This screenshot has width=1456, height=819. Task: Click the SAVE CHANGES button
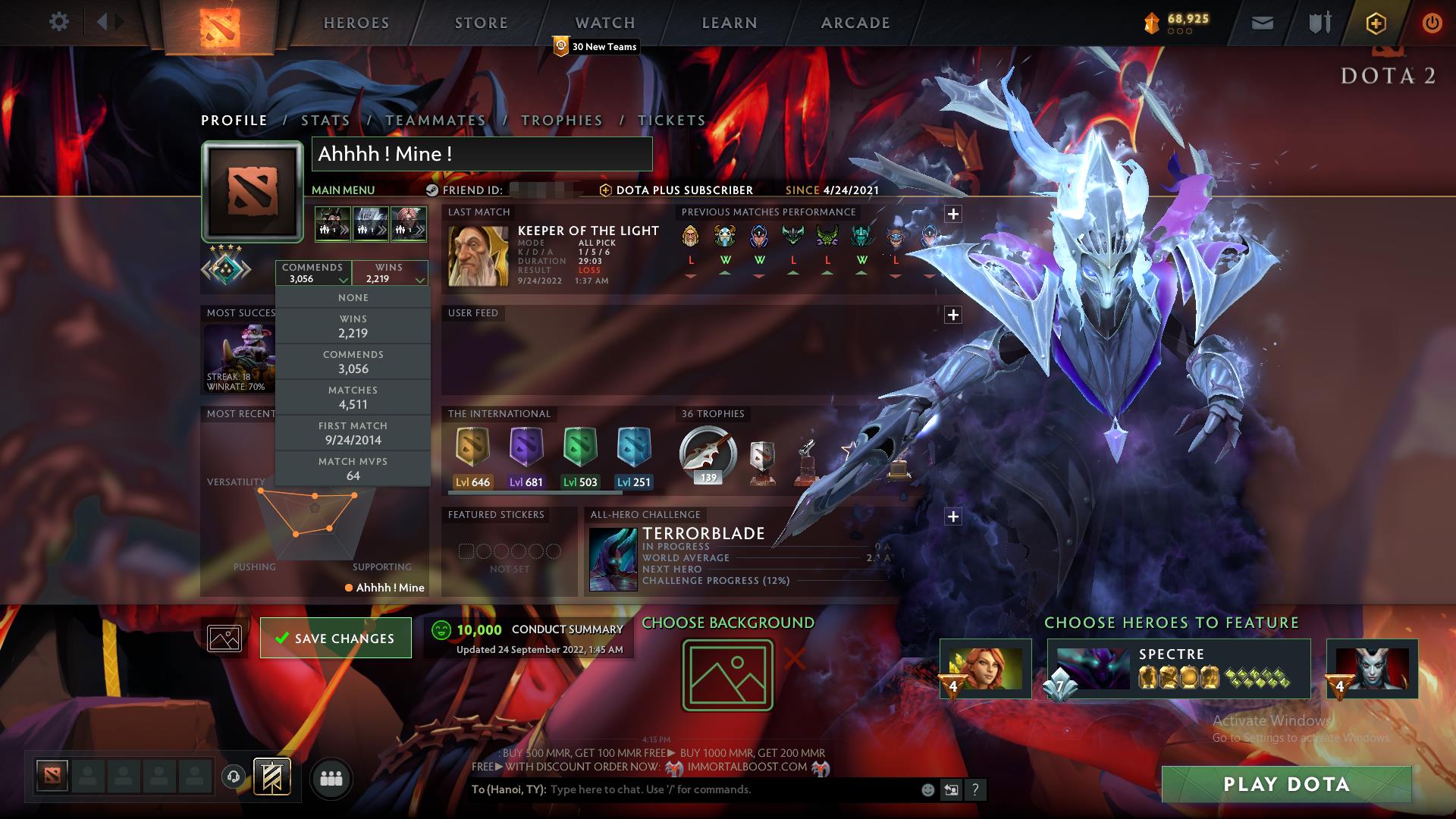point(335,638)
